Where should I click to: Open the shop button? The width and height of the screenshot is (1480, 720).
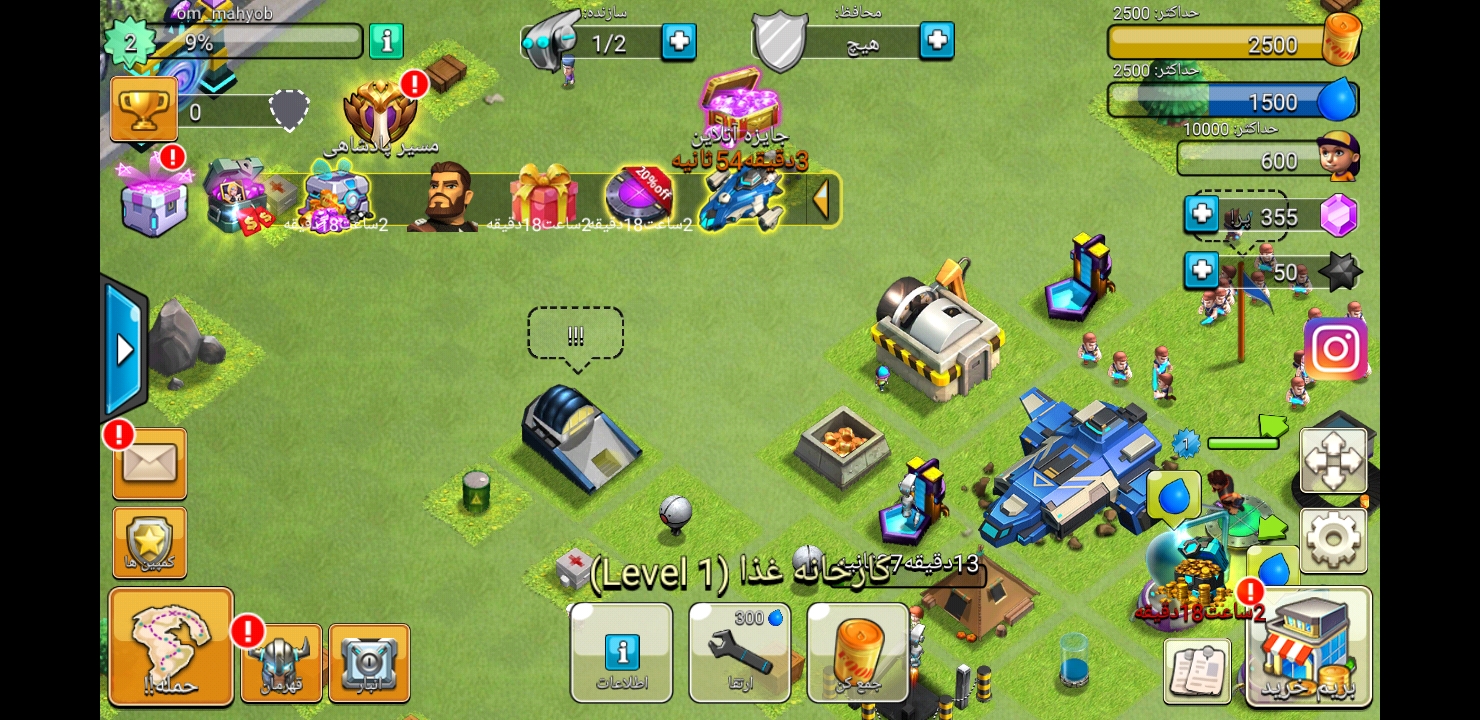(1309, 648)
